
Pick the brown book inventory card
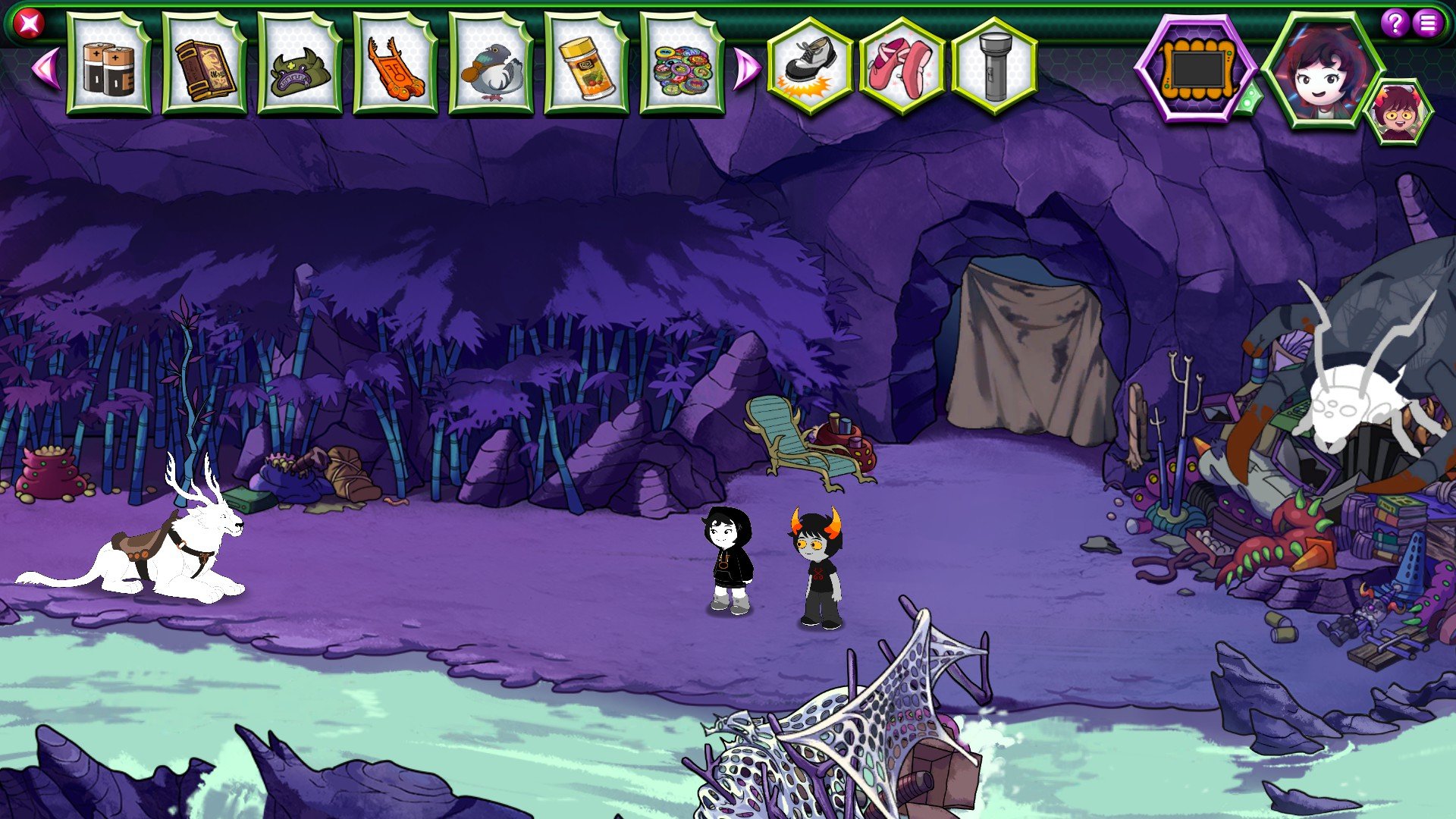[204, 66]
